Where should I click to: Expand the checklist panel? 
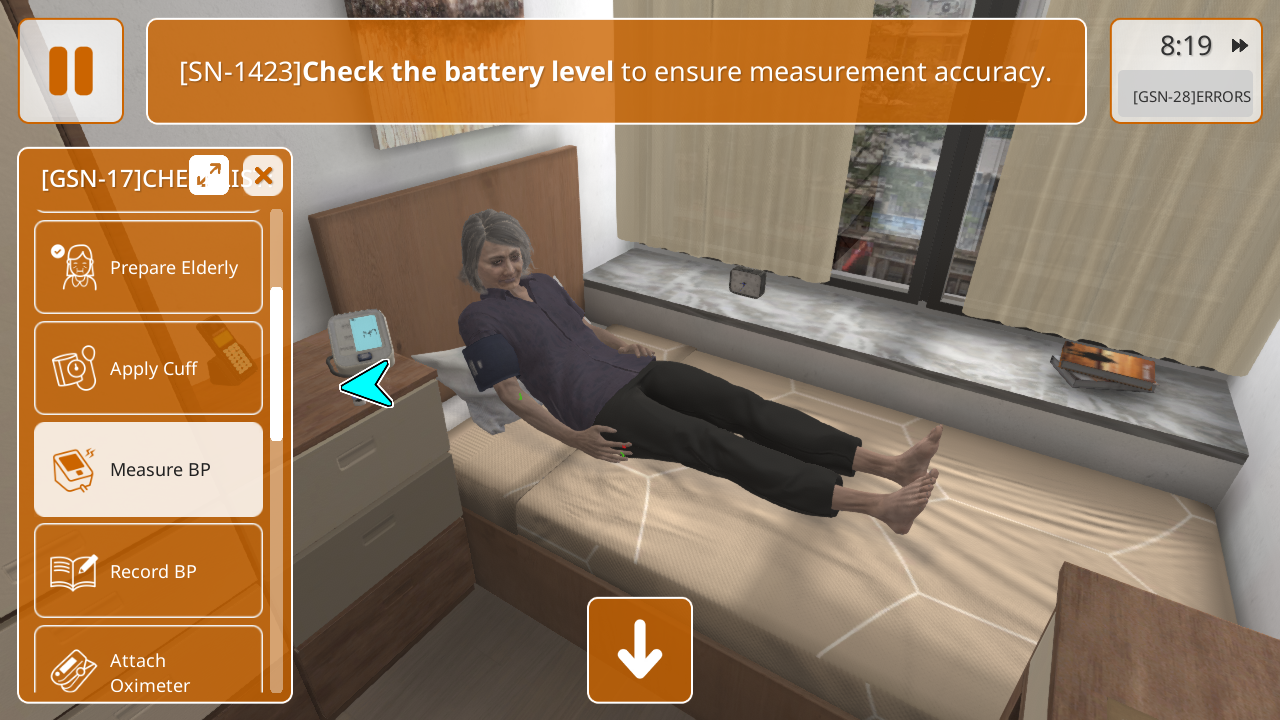(209, 176)
